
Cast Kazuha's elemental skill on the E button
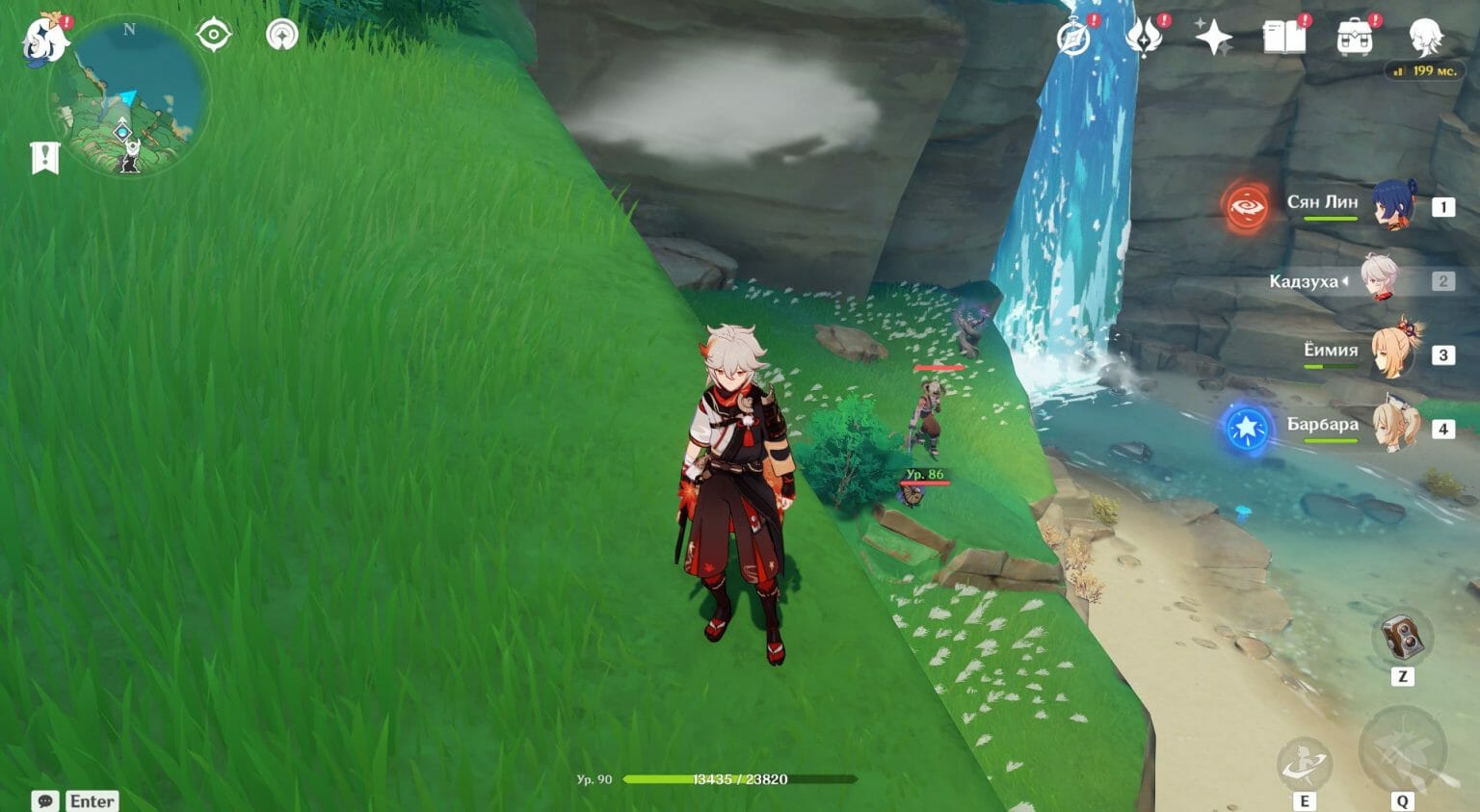pos(1307,761)
